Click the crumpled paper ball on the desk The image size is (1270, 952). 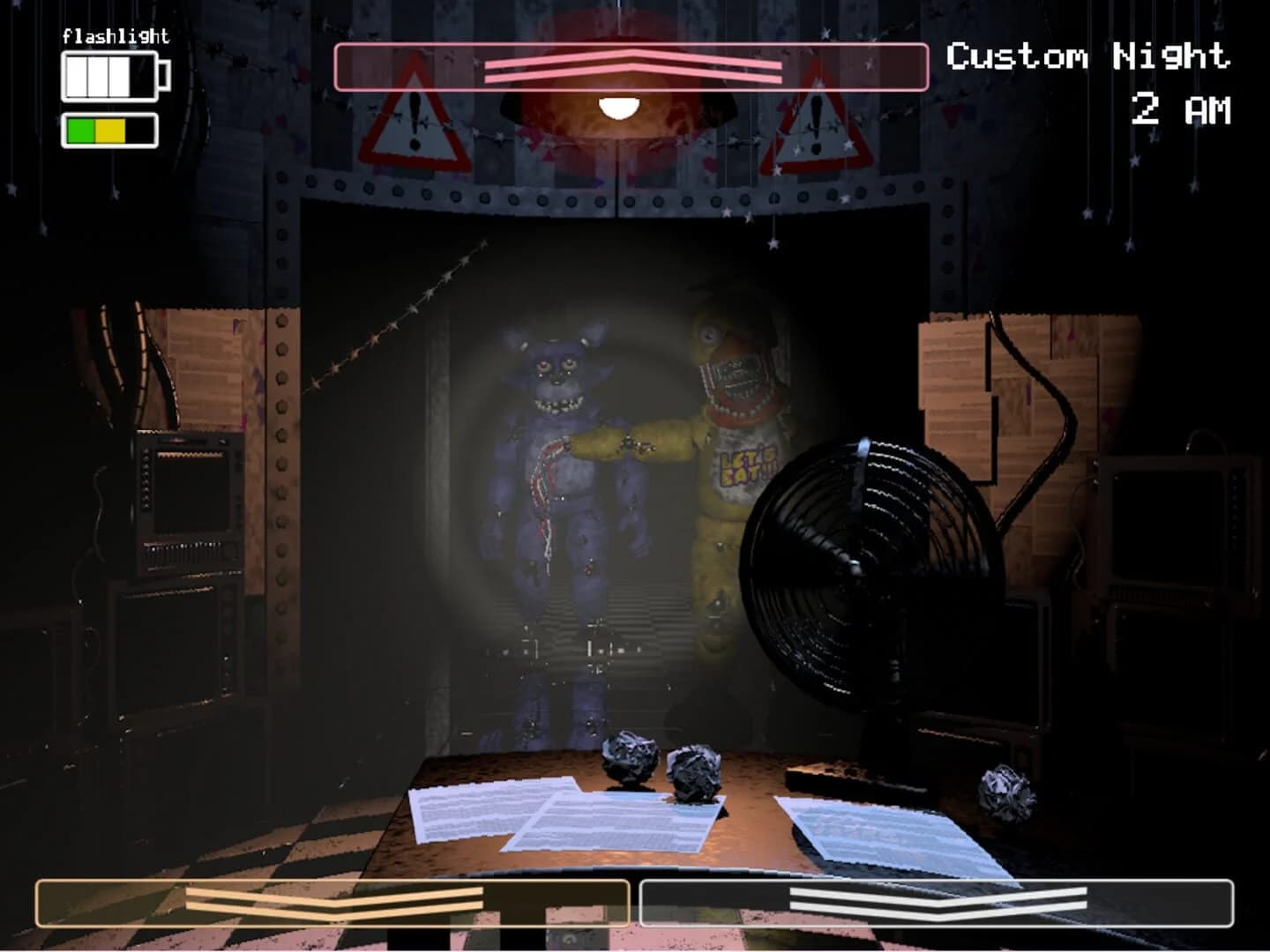pos(631,758)
